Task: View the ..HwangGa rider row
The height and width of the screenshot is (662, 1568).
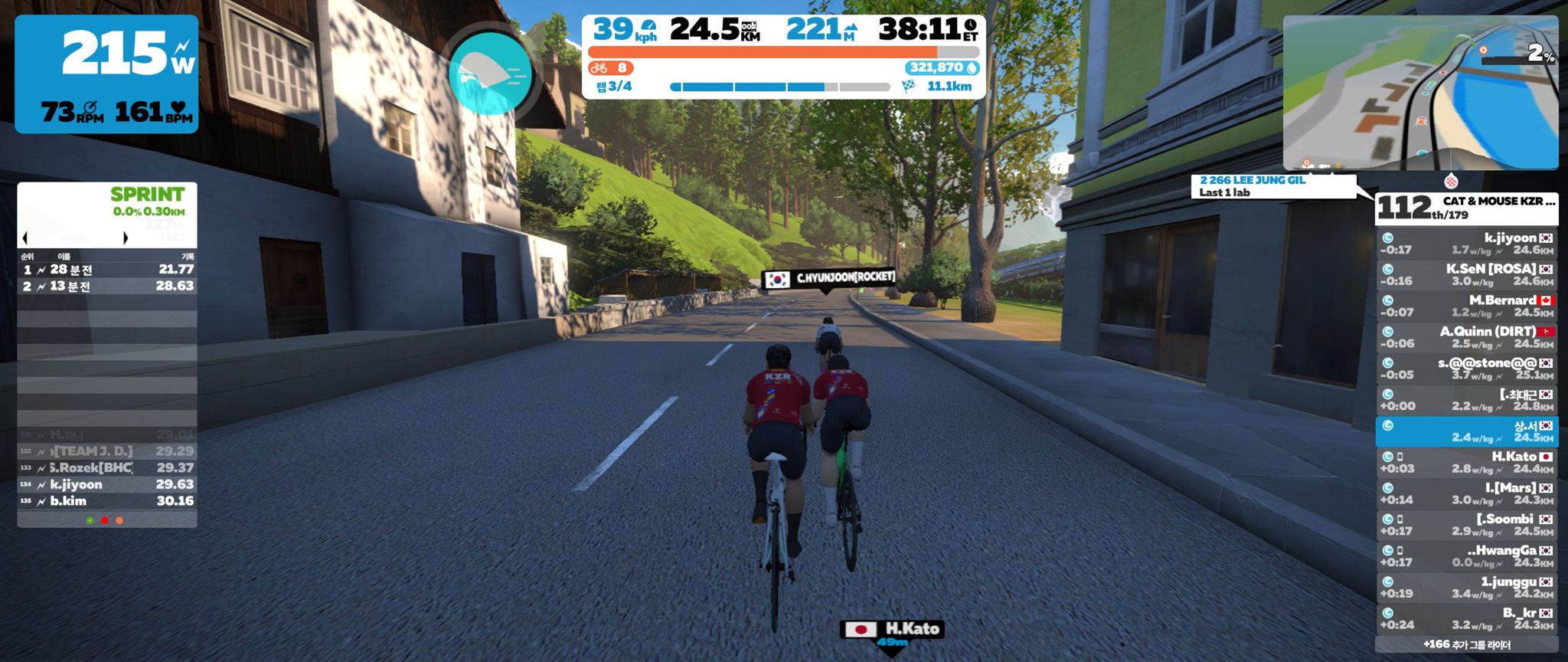Action: click(1466, 556)
